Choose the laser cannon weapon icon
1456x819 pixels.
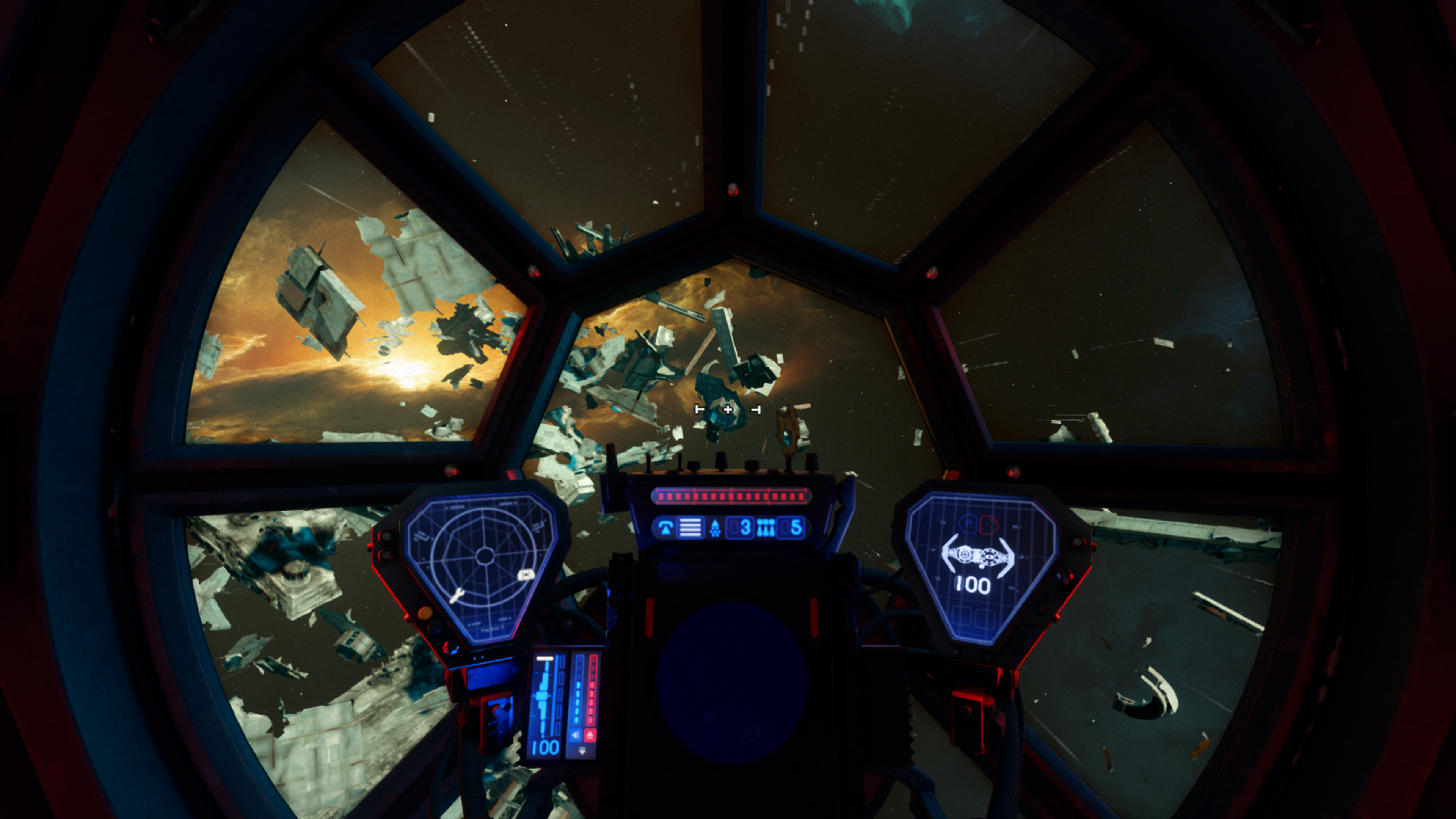pos(665,528)
